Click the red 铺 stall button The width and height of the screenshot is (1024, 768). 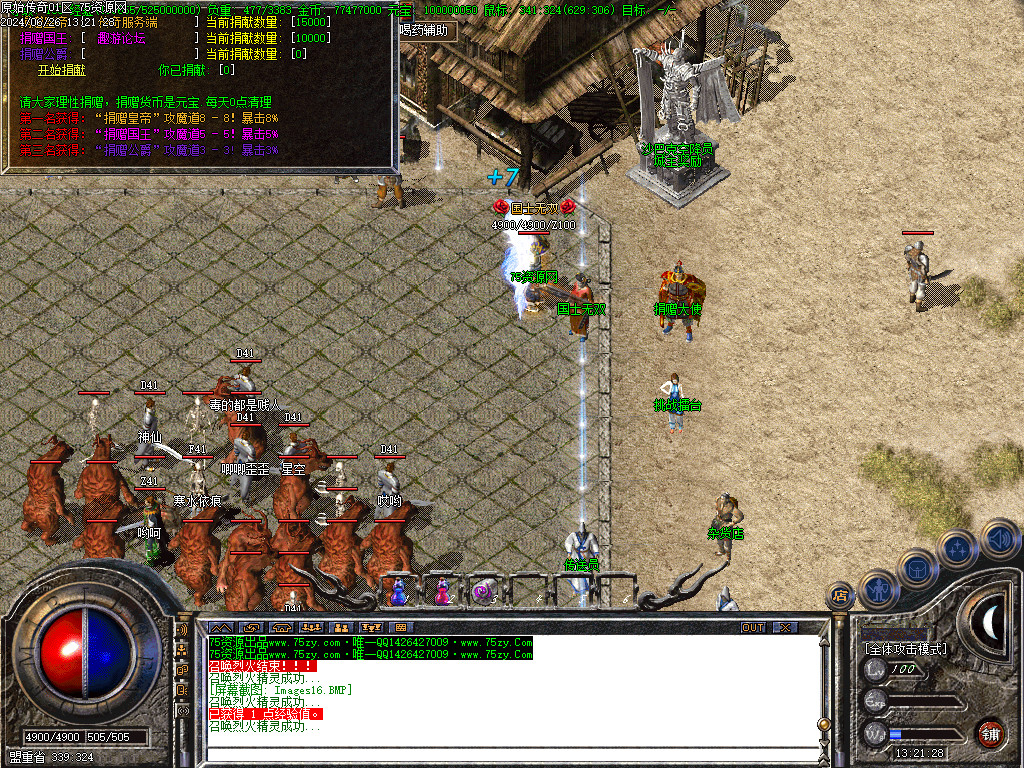pos(990,732)
